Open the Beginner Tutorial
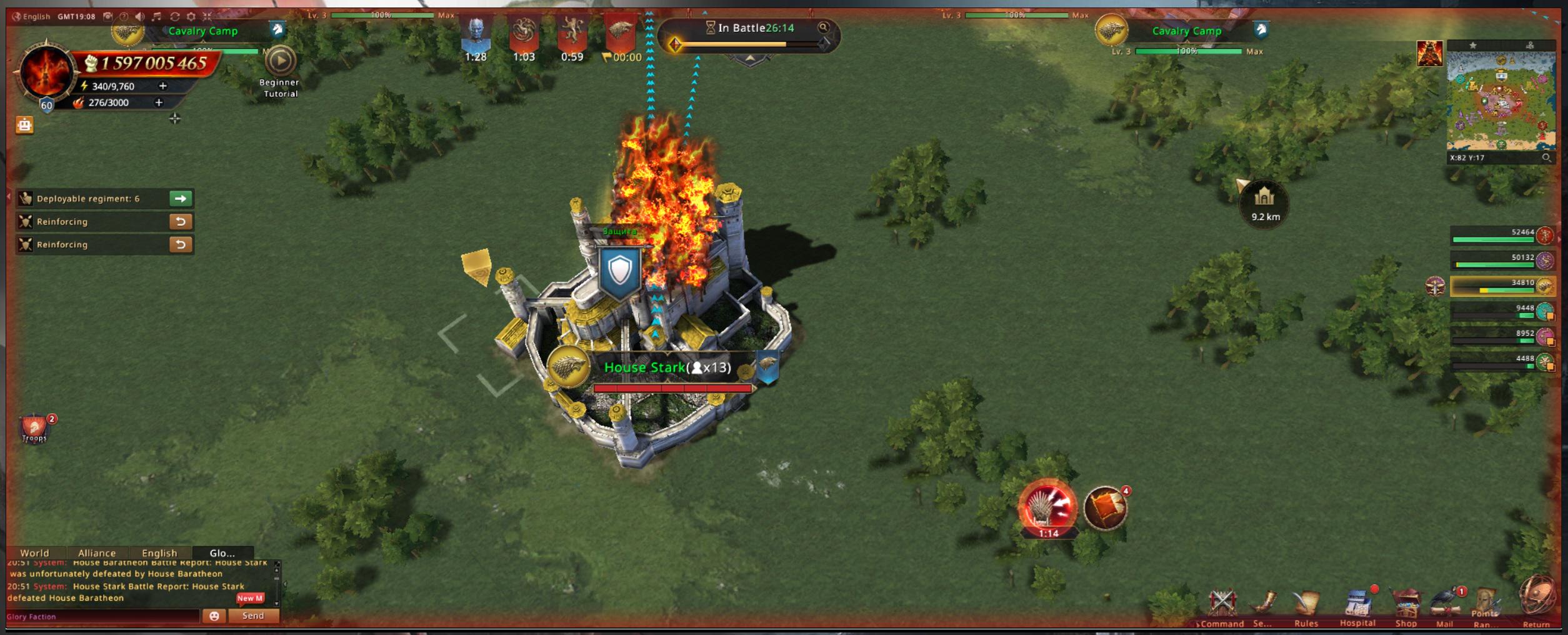This screenshot has height=635, width=1568. (280, 62)
